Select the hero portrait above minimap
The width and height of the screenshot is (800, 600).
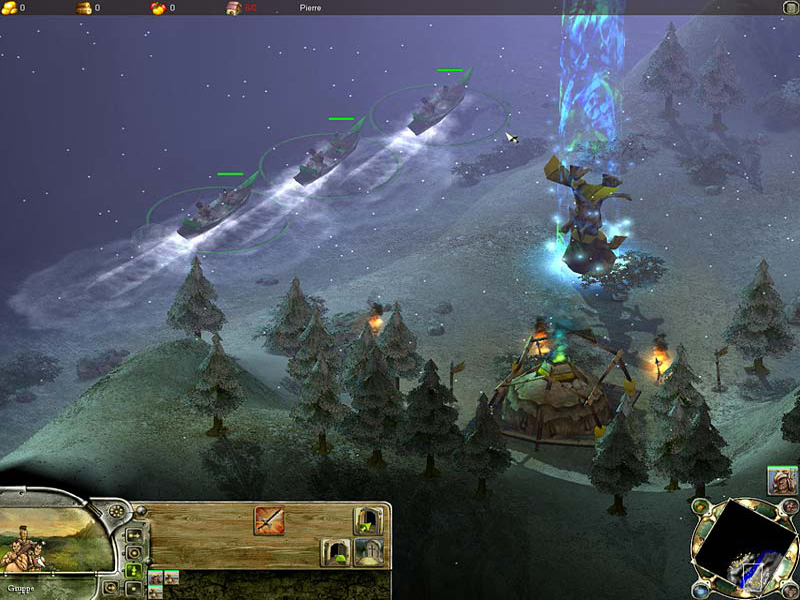(x=782, y=481)
